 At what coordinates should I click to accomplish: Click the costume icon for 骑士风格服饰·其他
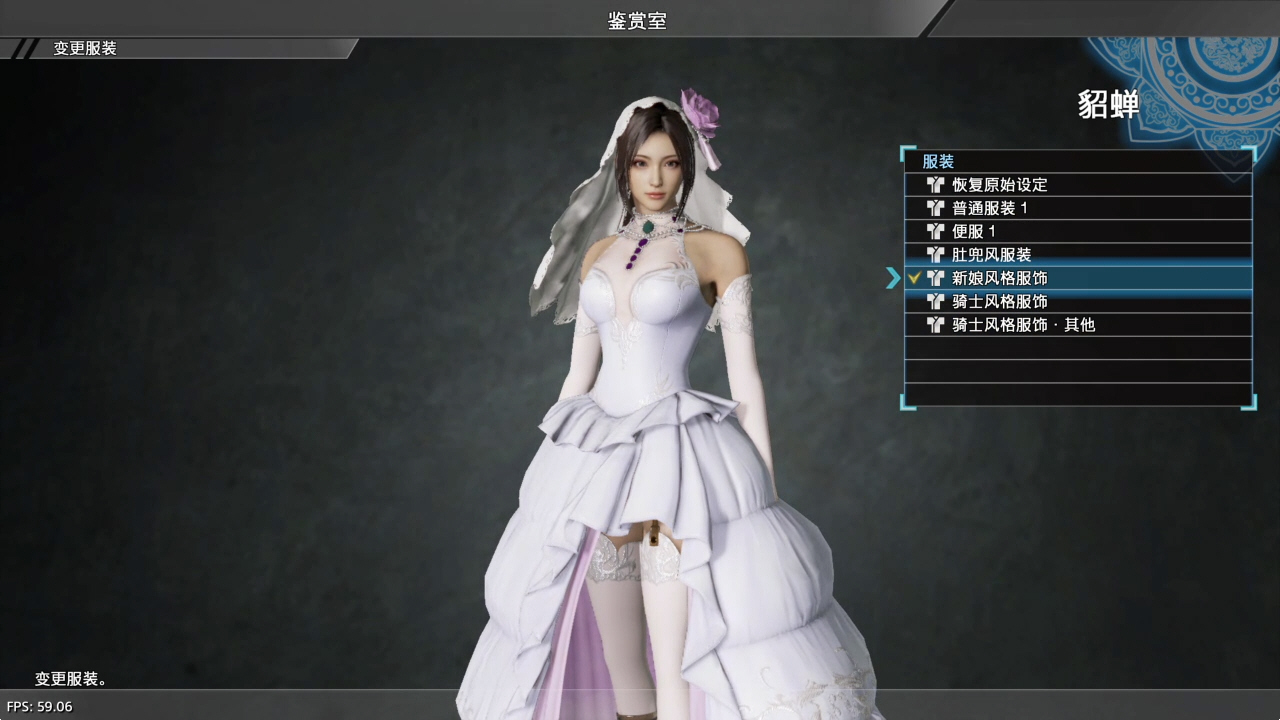(x=935, y=324)
